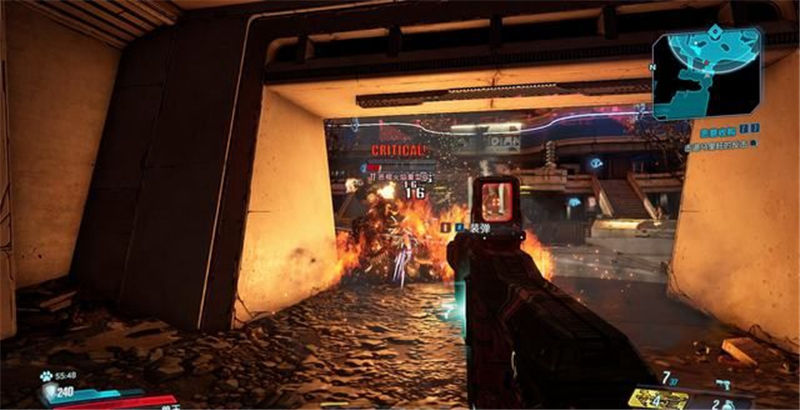The height and width of the screenshot is (410, 800).
Task: Switch to the pistol weapon icon
Action: [x=721, y=384]
